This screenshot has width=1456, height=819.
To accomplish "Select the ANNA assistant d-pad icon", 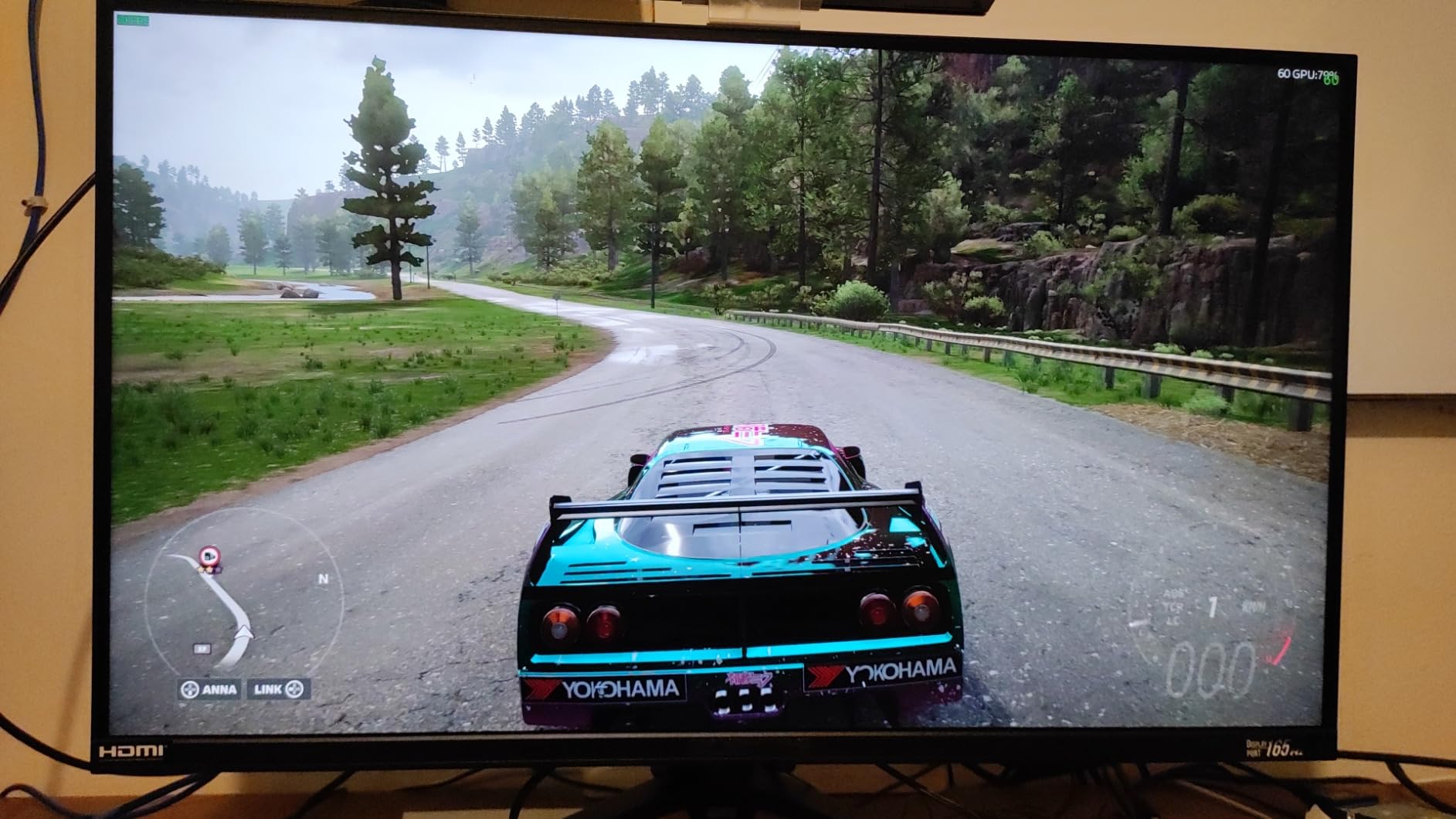I will [189, 688].
